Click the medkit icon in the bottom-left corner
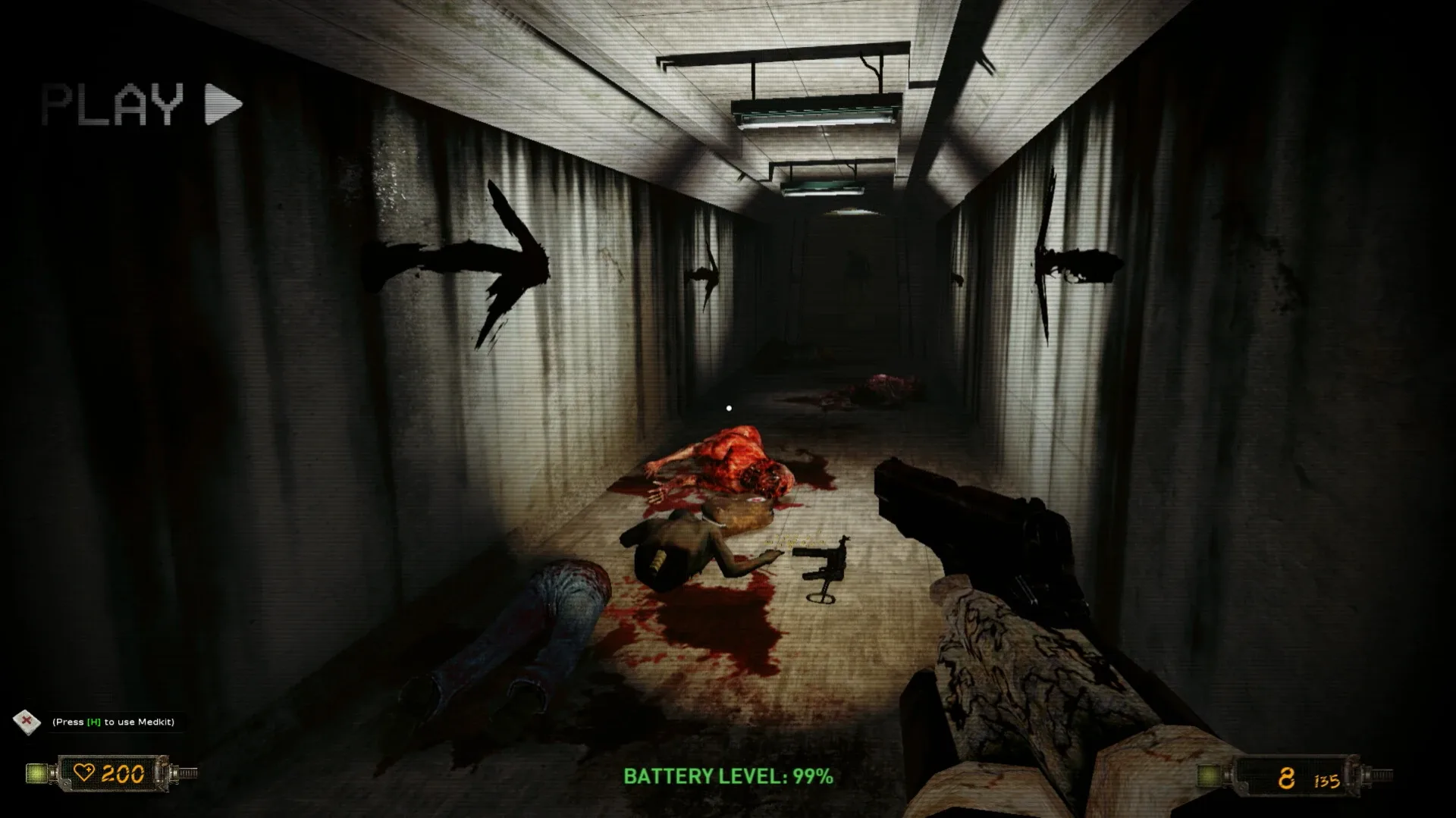 [x=27, y=722]
